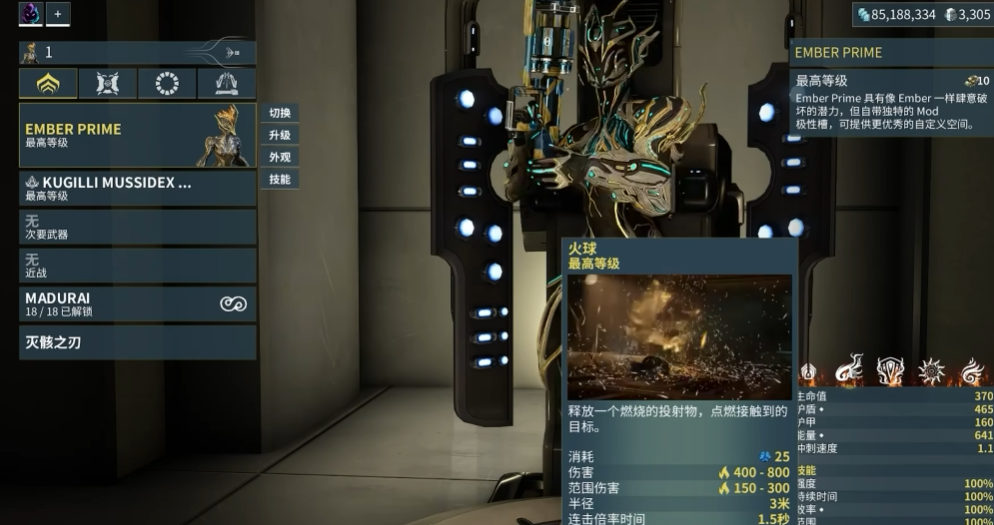Show the 技能 abilities panel
The height and width of the screenshot is (525, 994).
coord(280,179)
